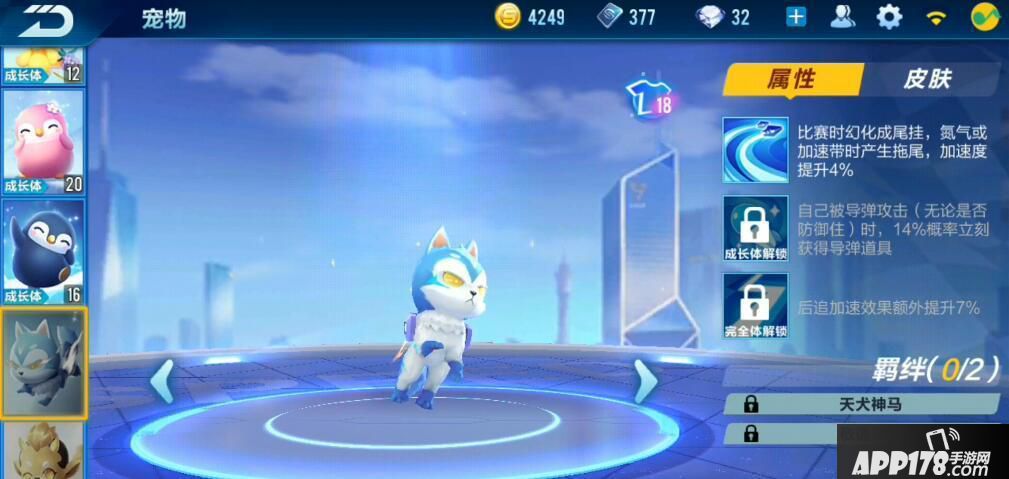Switch to the 皮肤 skin tab
Screen dimensions: 1009x479
(x=927, y=79)
